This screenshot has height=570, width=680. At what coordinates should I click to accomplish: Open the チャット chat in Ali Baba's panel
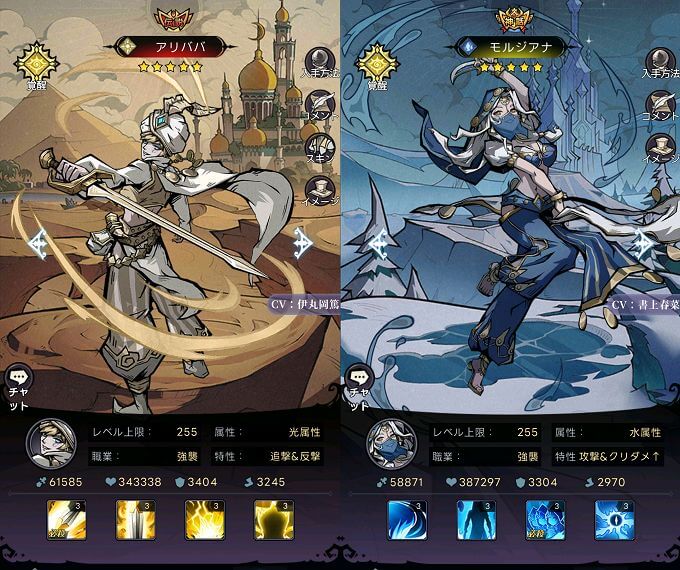point(19,385)
